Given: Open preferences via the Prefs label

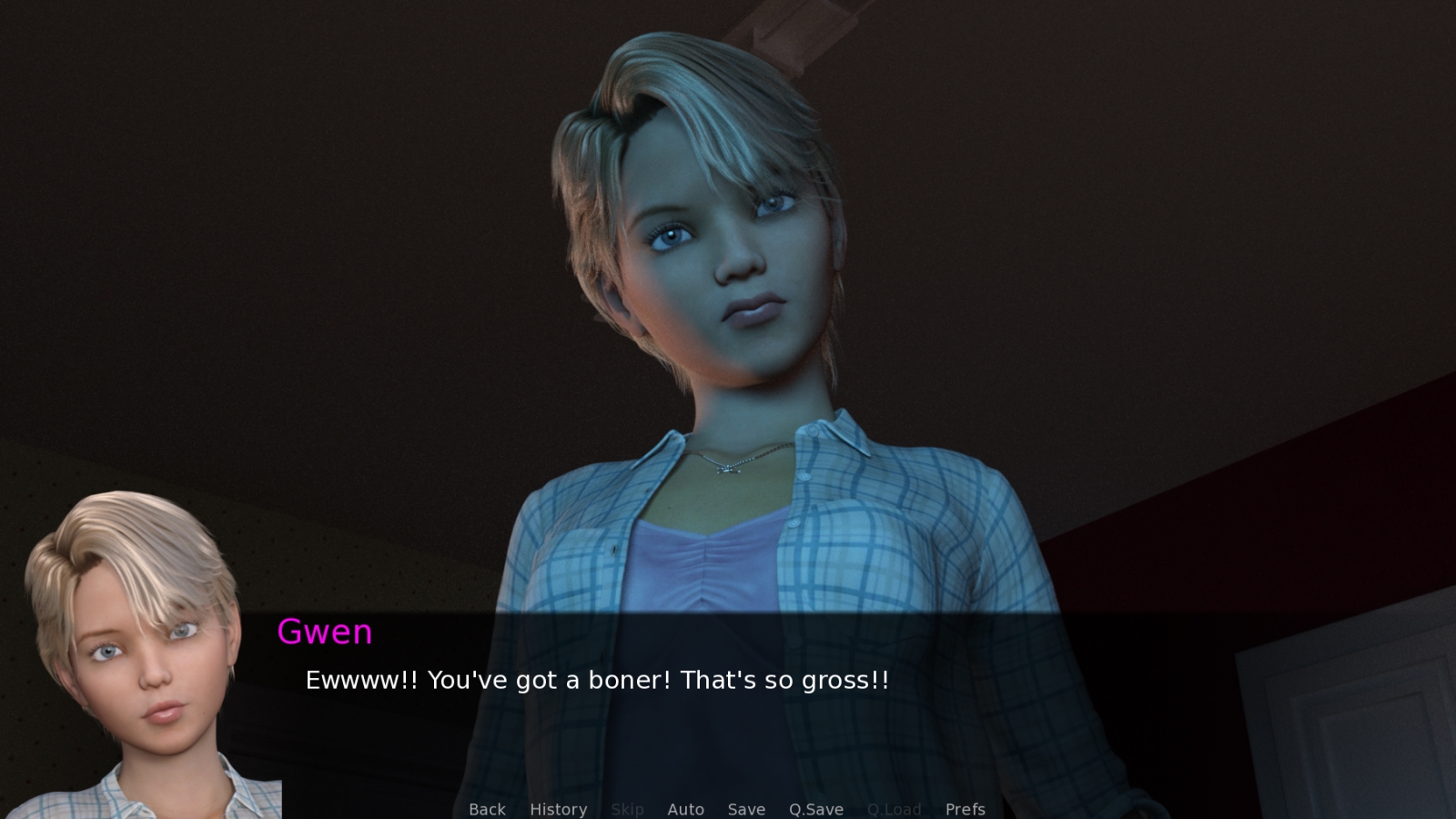Looking at the screenshot, I should tap(965, 809).
